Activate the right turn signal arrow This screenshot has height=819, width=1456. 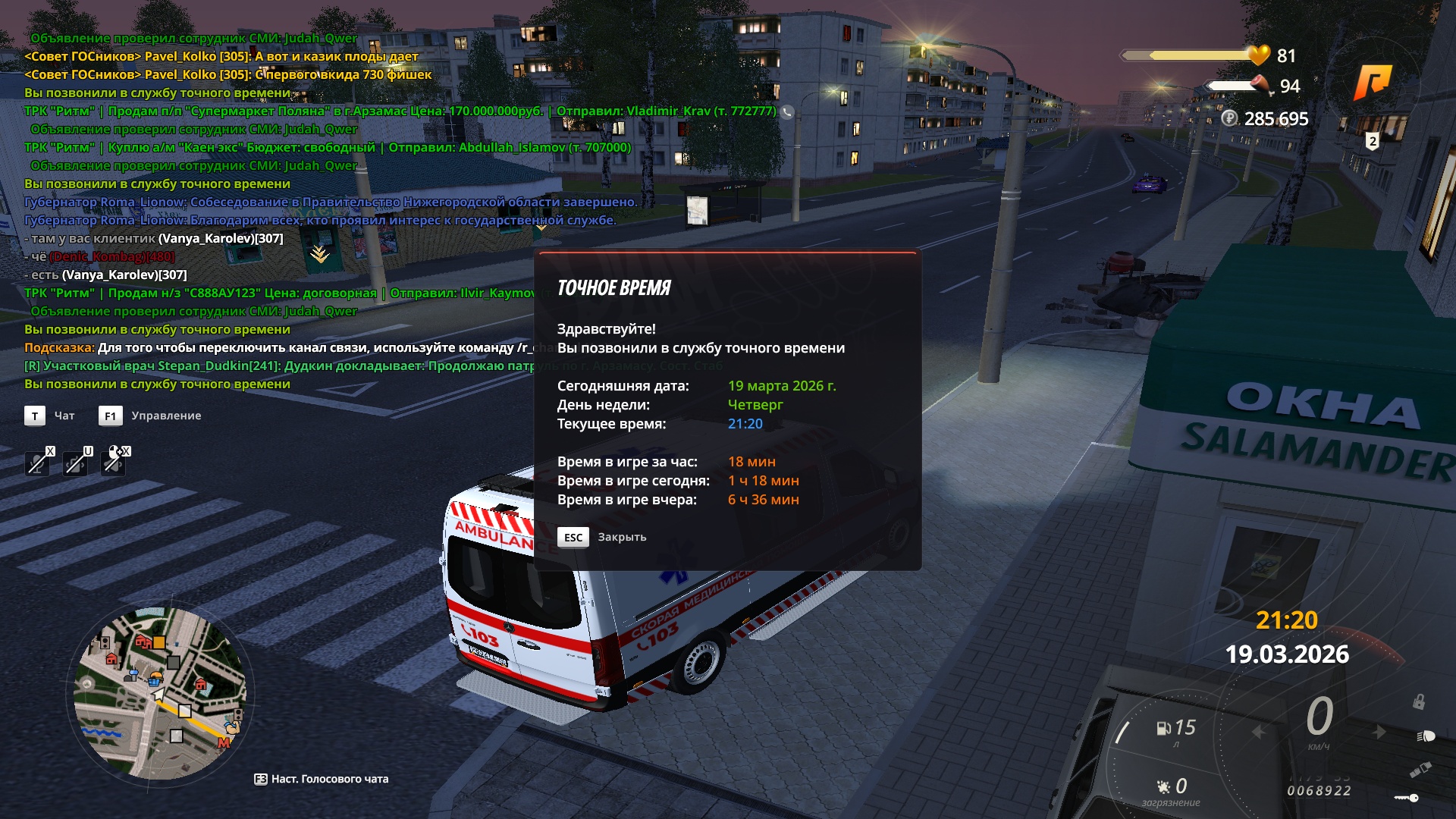[1379, 732]
